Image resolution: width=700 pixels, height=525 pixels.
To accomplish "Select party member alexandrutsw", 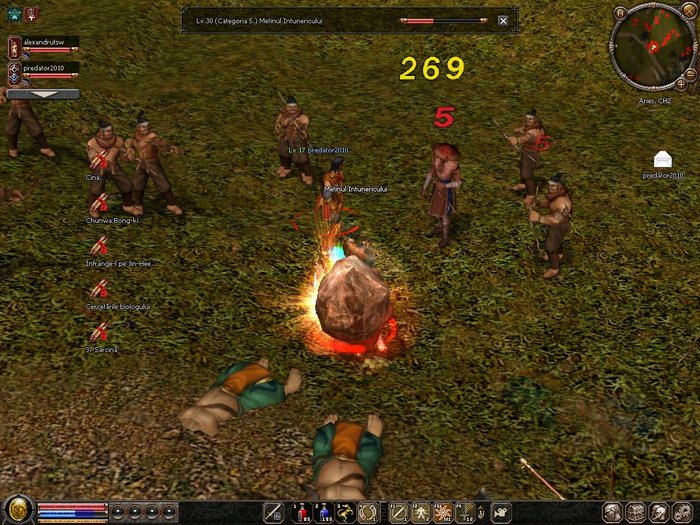I will (x=44, y=44).
